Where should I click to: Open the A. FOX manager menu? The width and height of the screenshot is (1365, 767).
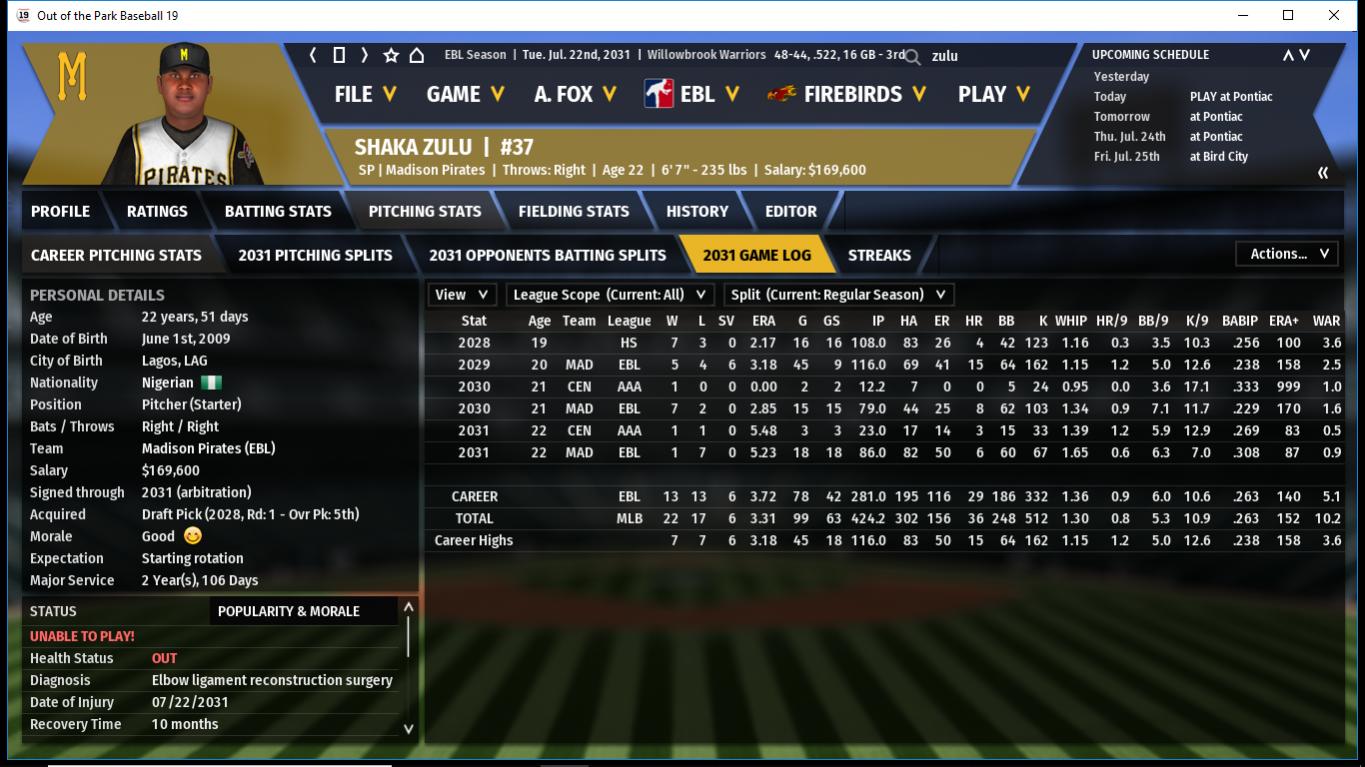coord(575,94)
